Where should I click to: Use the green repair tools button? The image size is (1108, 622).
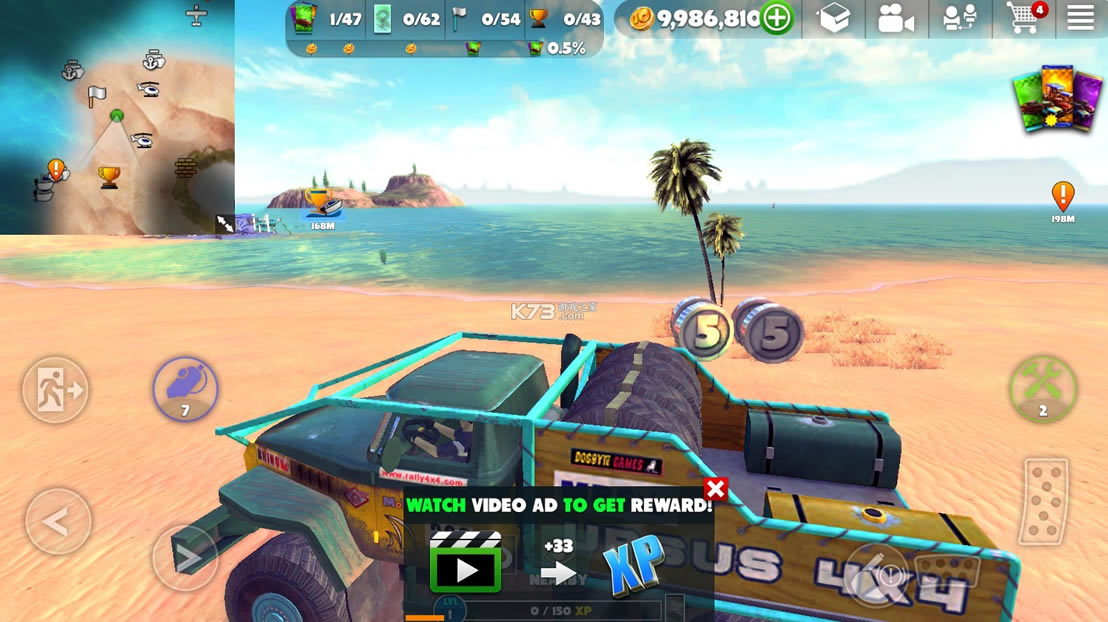coord(1043,388)
